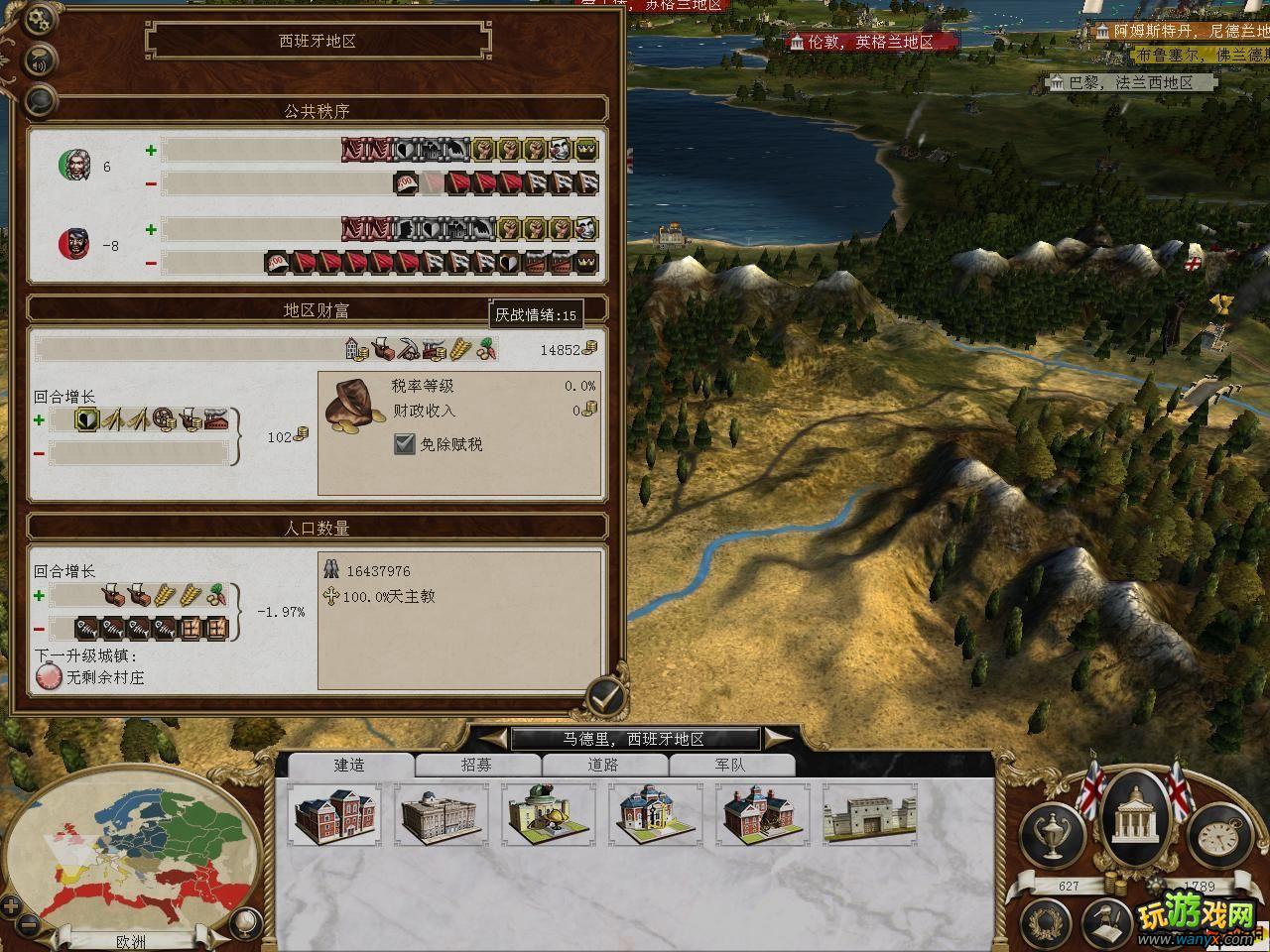Choose the stone fortress wall building
The image size is (1270, 952).
[x=869, y=815]
